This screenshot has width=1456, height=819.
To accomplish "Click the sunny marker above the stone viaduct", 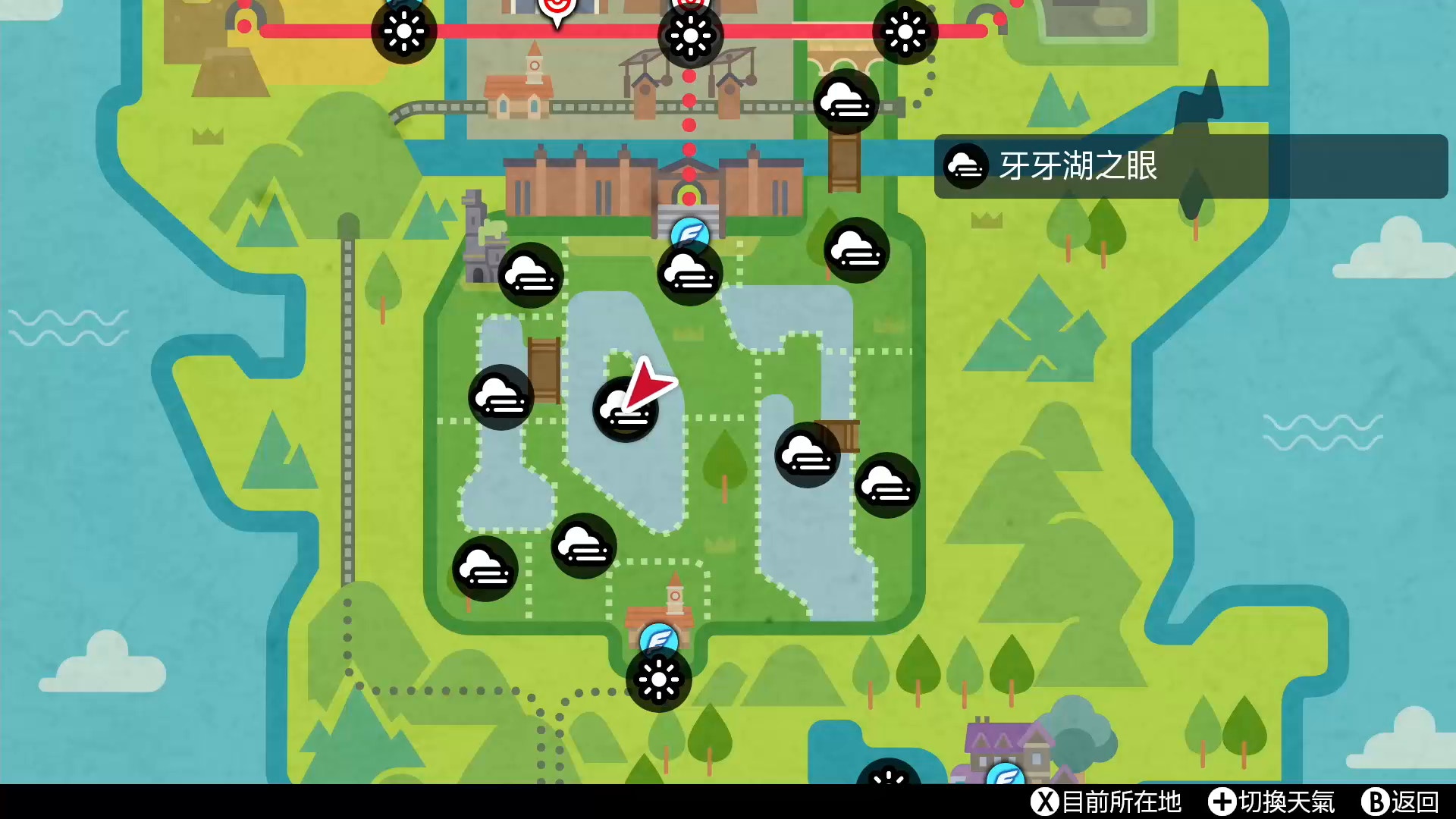I will (905, 32).
